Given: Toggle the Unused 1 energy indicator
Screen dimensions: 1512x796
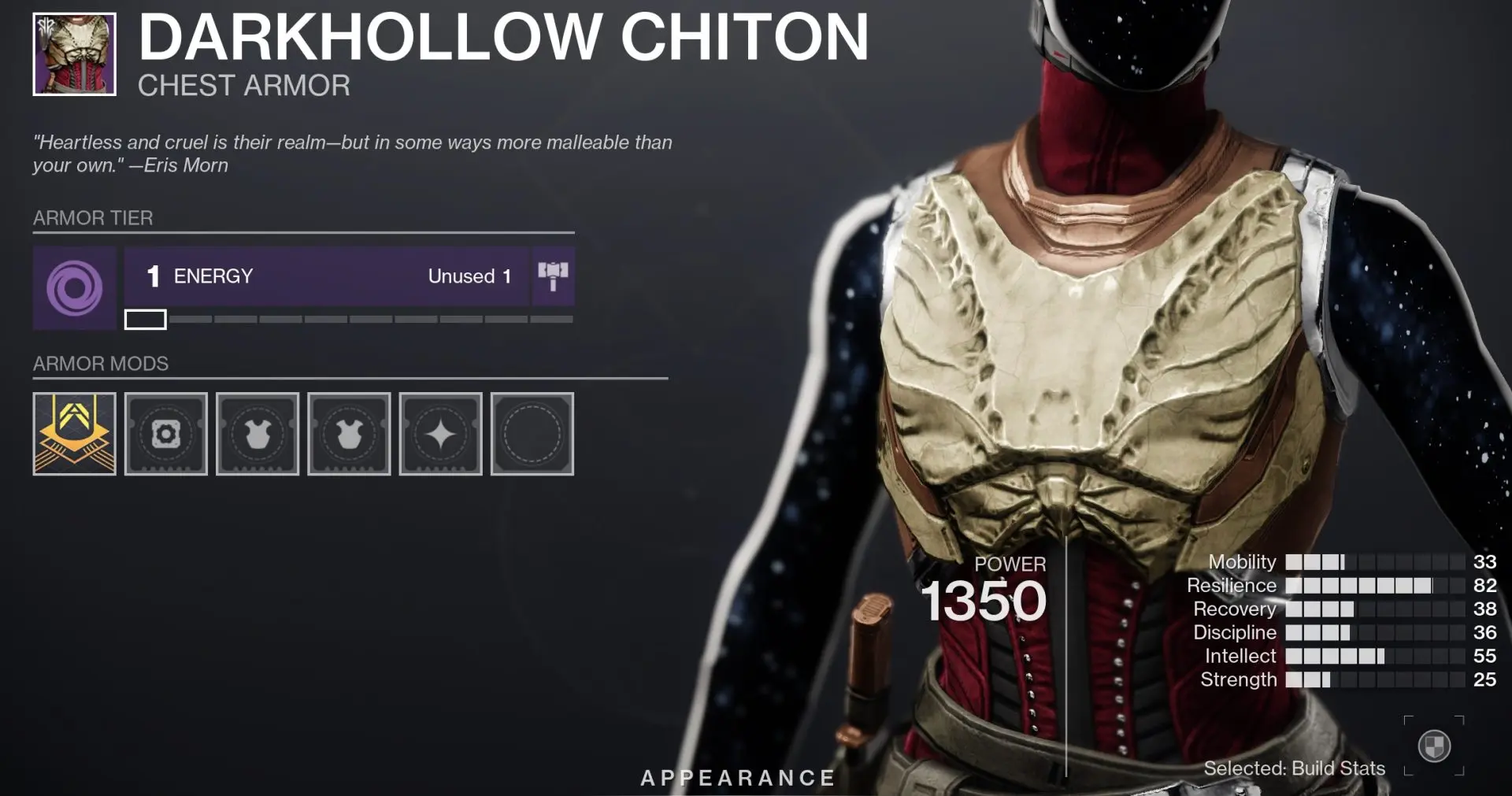Looking at the screenshot, I should (x=469, y=276).
